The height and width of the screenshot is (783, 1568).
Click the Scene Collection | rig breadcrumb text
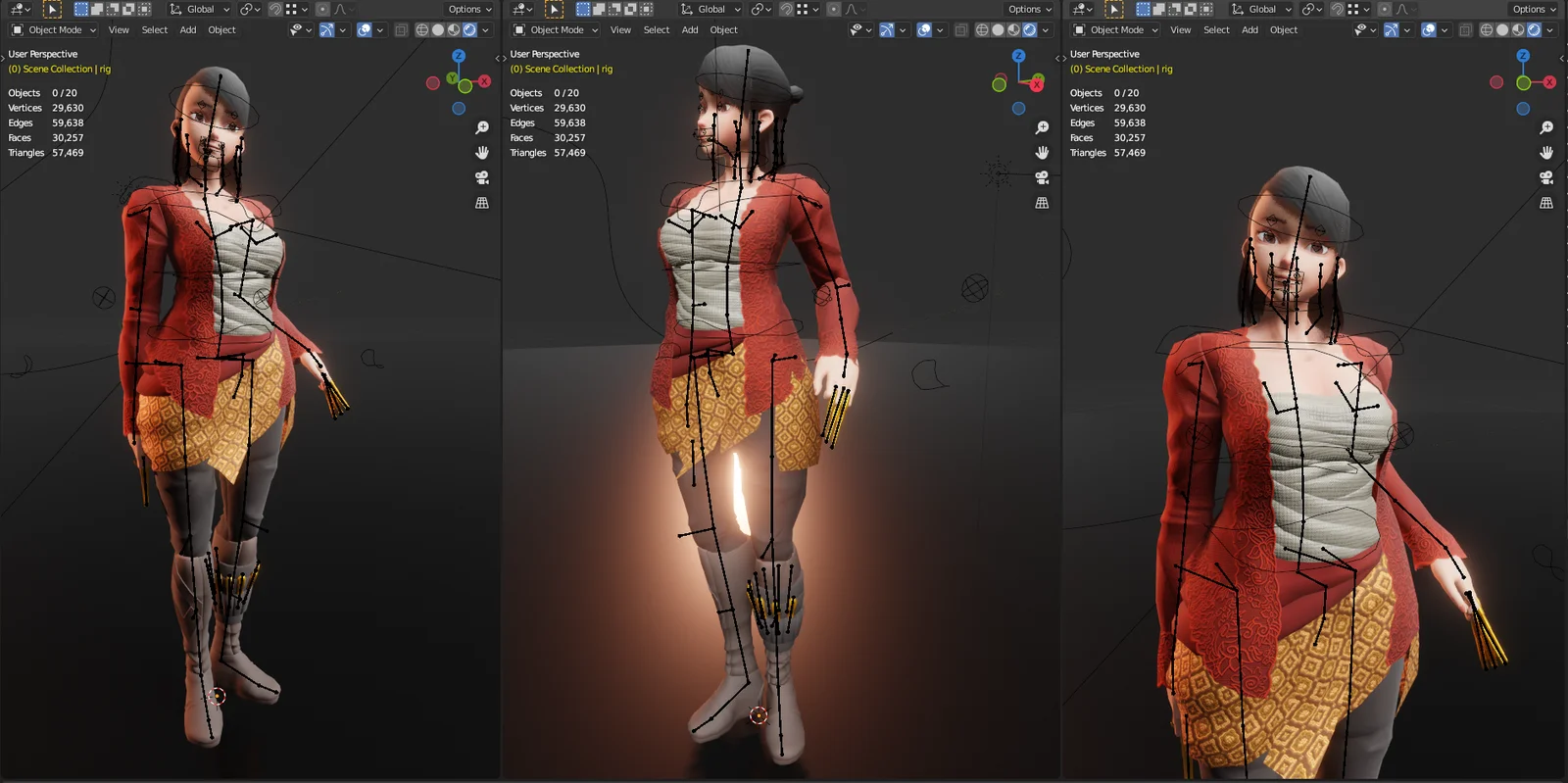coord(57,69)
